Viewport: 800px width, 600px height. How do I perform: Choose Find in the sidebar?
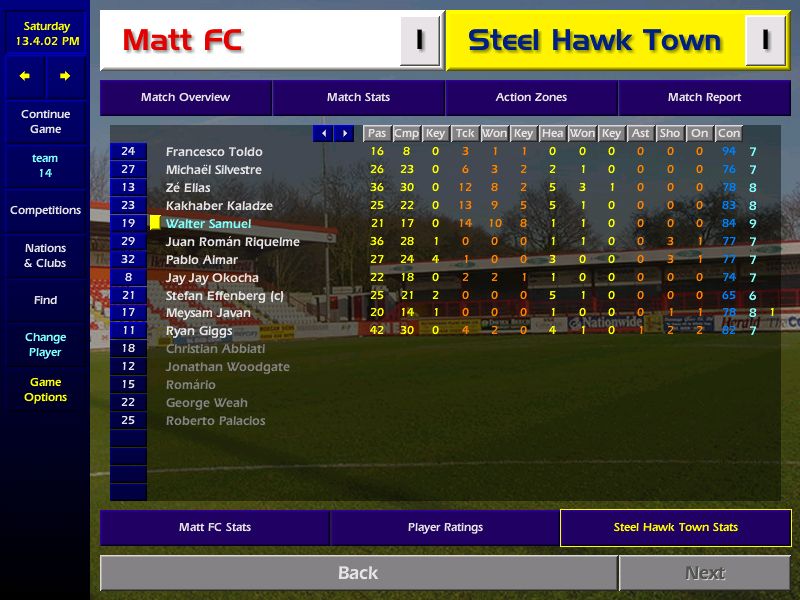pyautogui.click(x=45, y=300)
